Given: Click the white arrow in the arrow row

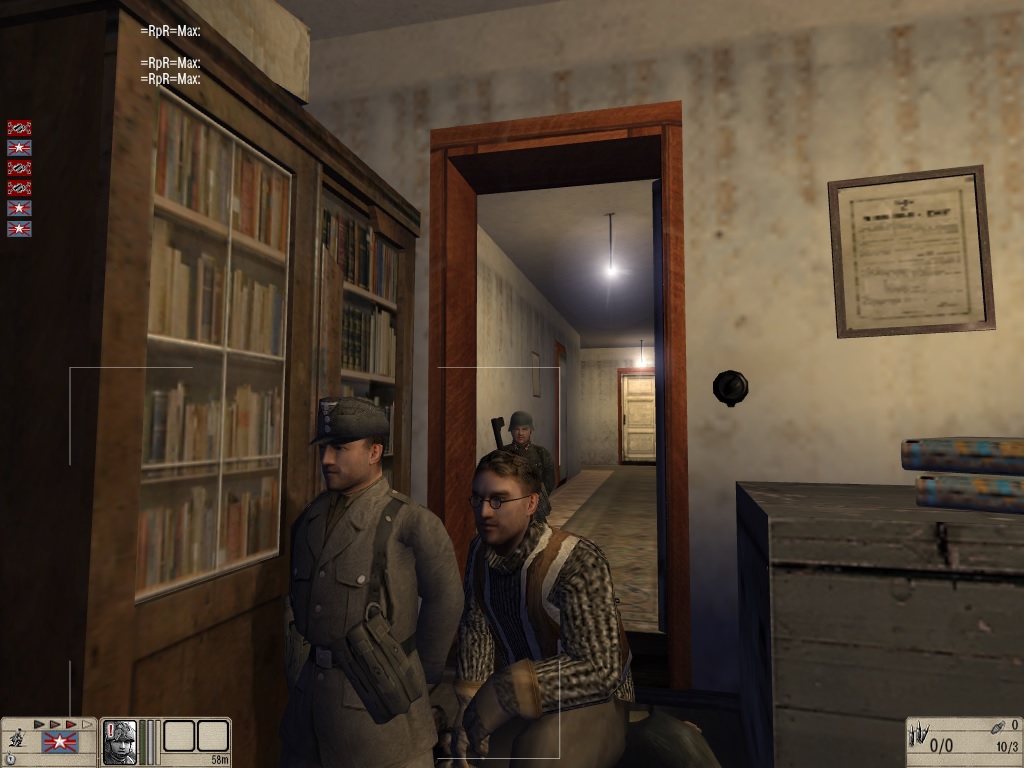Looking at the screenshot, I should (87, 724).
